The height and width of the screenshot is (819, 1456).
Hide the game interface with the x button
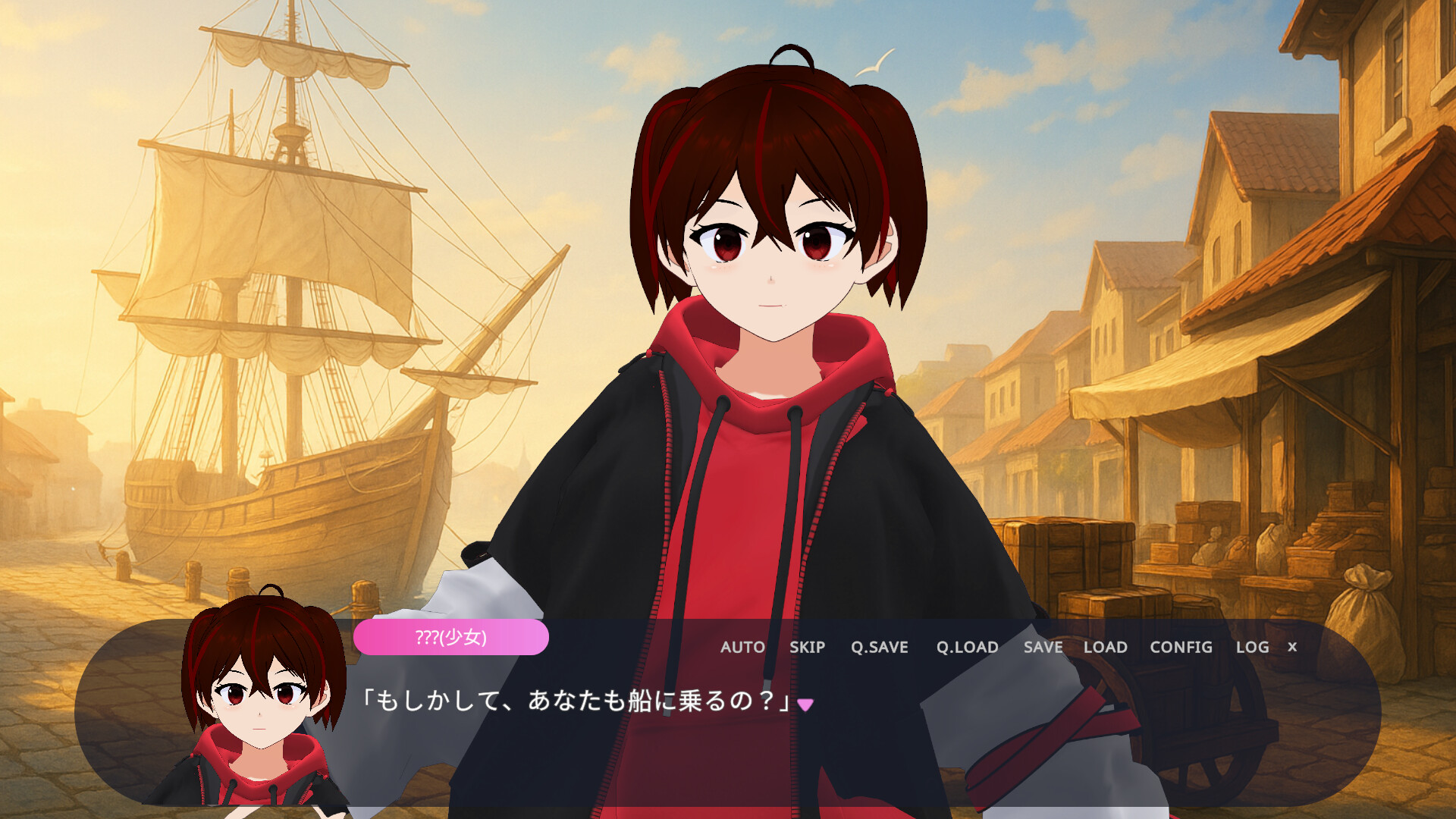pos(1291,648)
